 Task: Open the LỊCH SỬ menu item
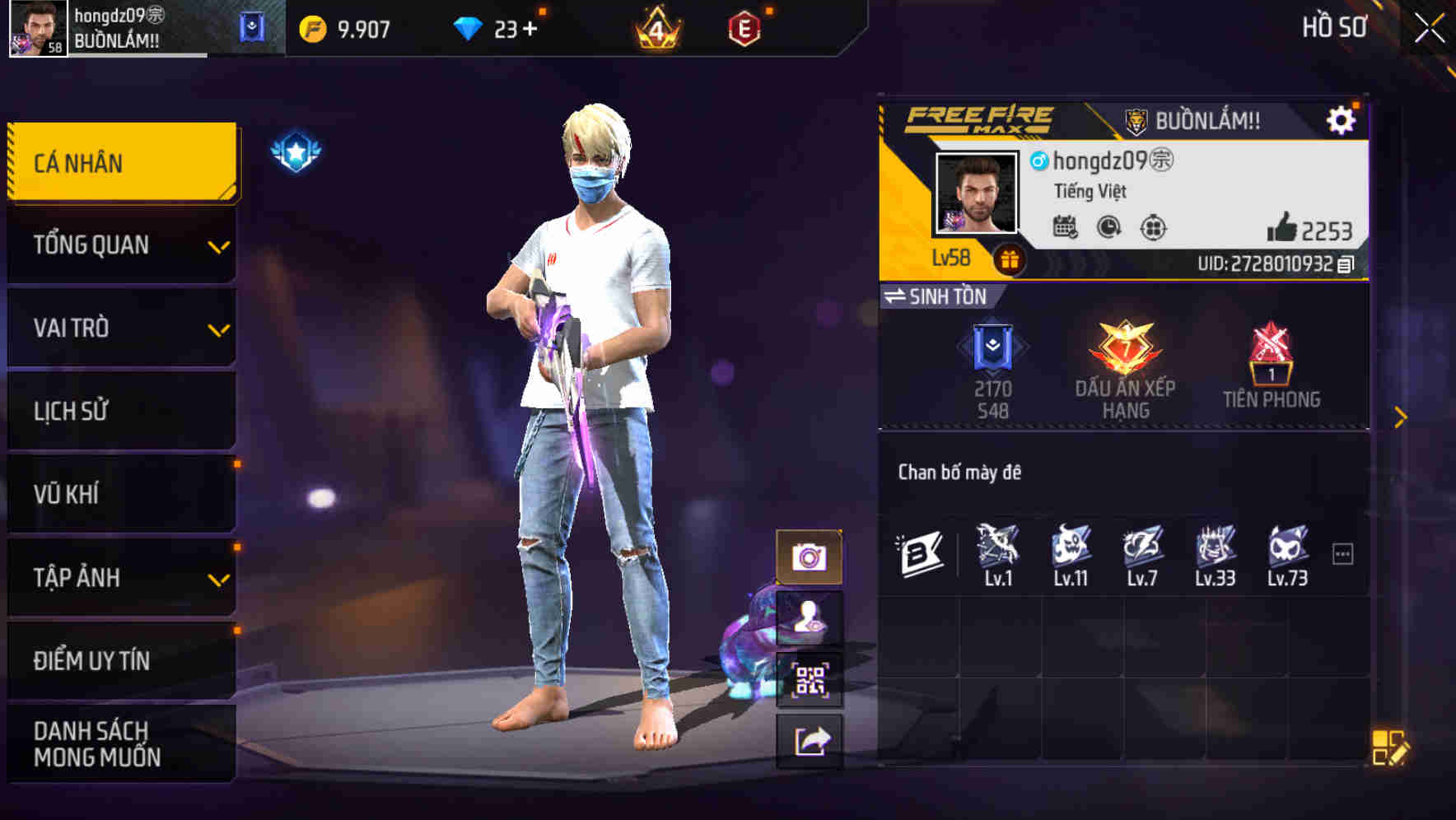(x=120, y=411)
